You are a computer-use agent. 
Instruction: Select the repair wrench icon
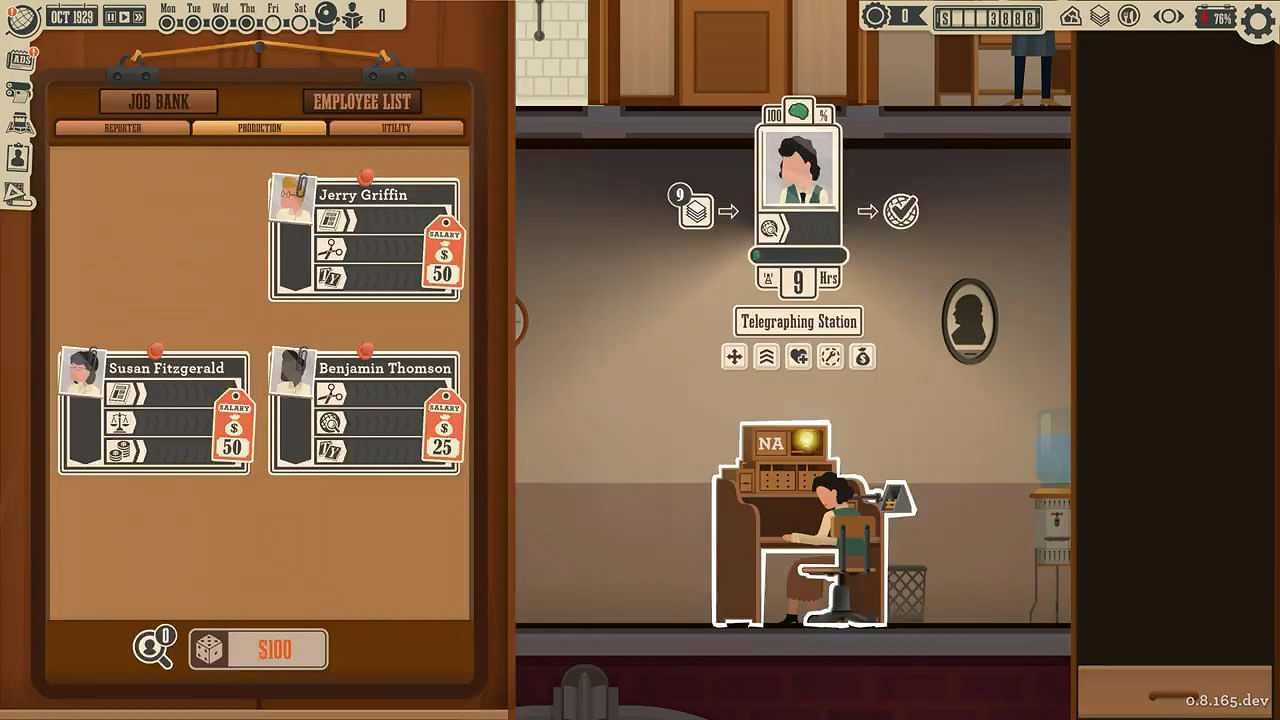pos(831,357)
